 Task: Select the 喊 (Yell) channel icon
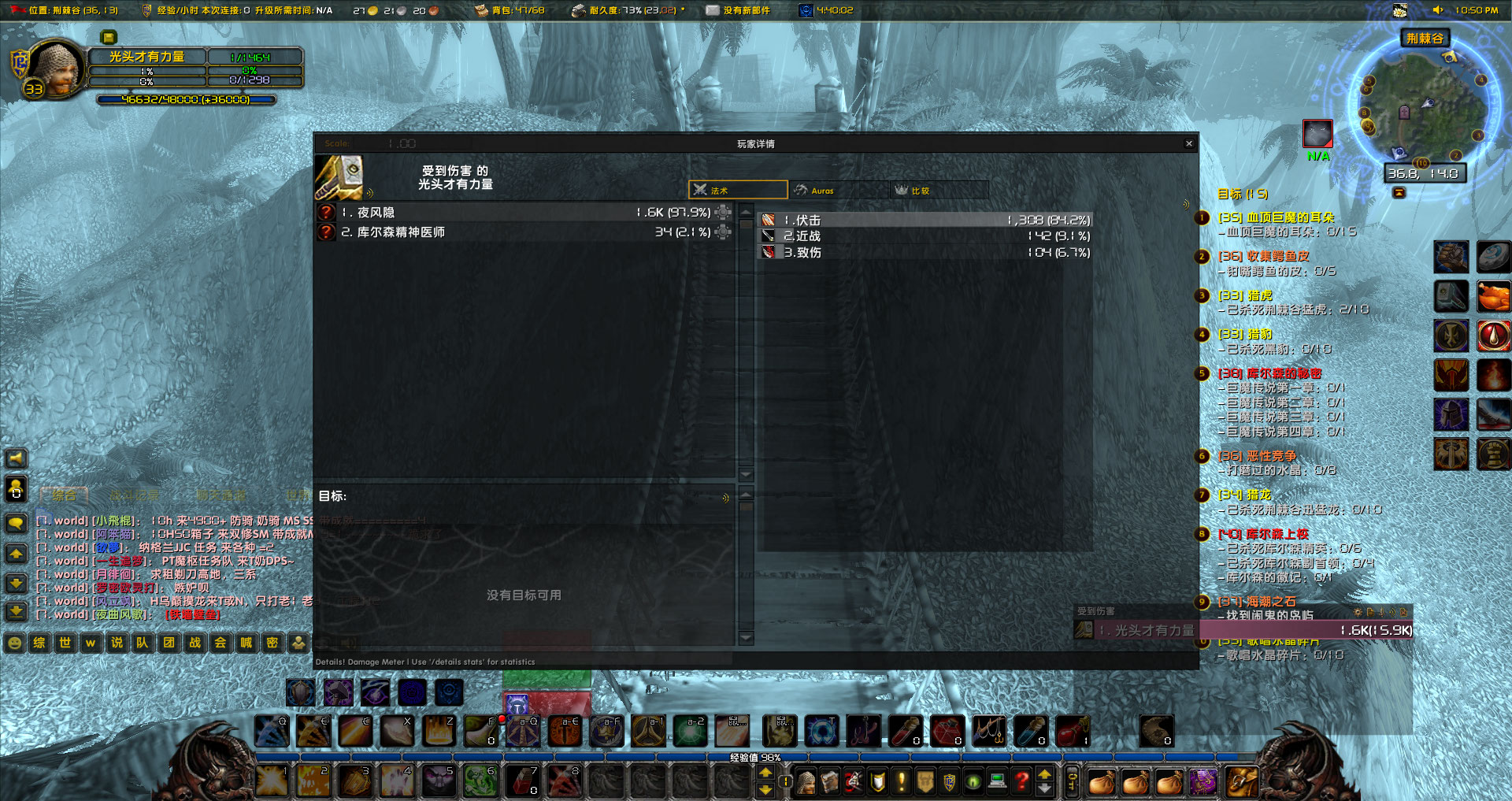[x=246, y=643]
